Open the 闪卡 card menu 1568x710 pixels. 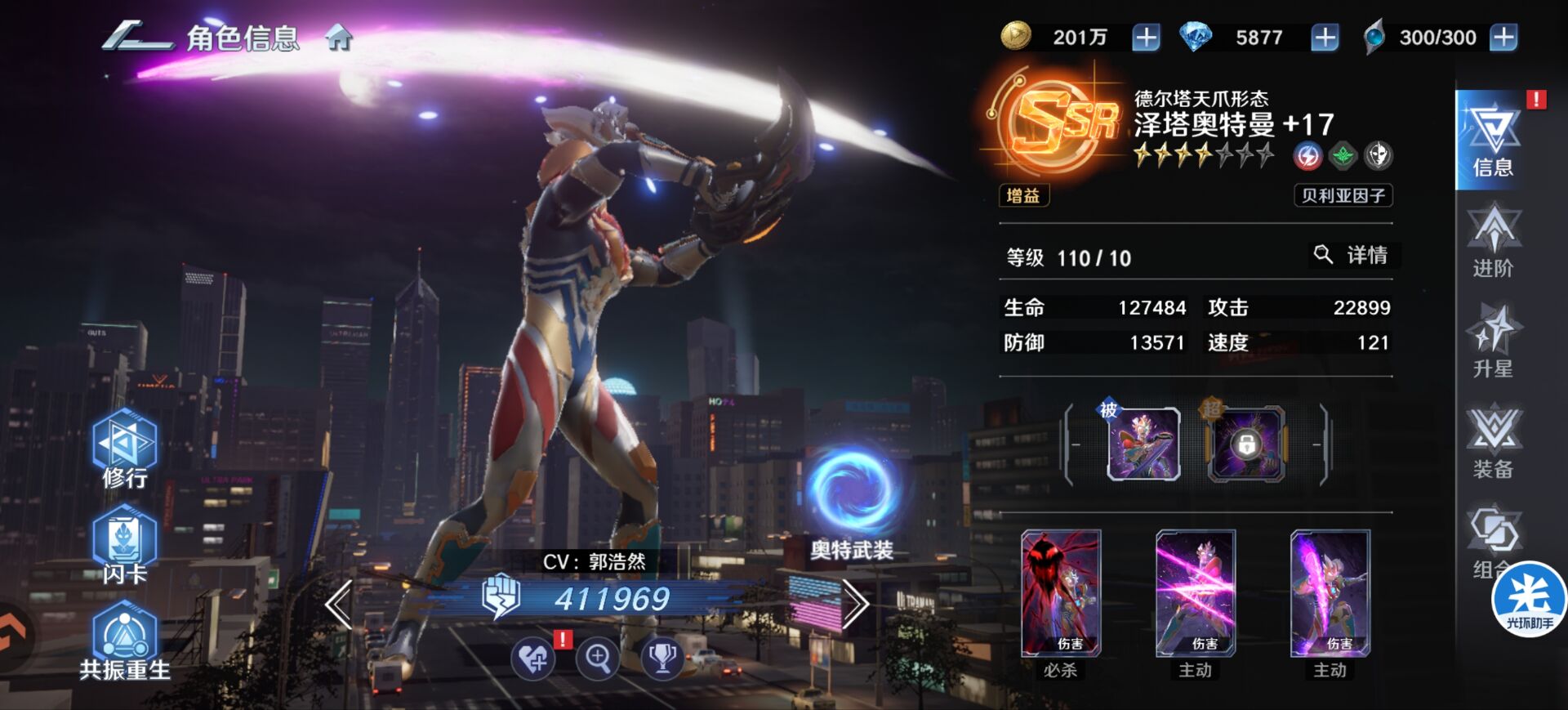click(124, 545)
